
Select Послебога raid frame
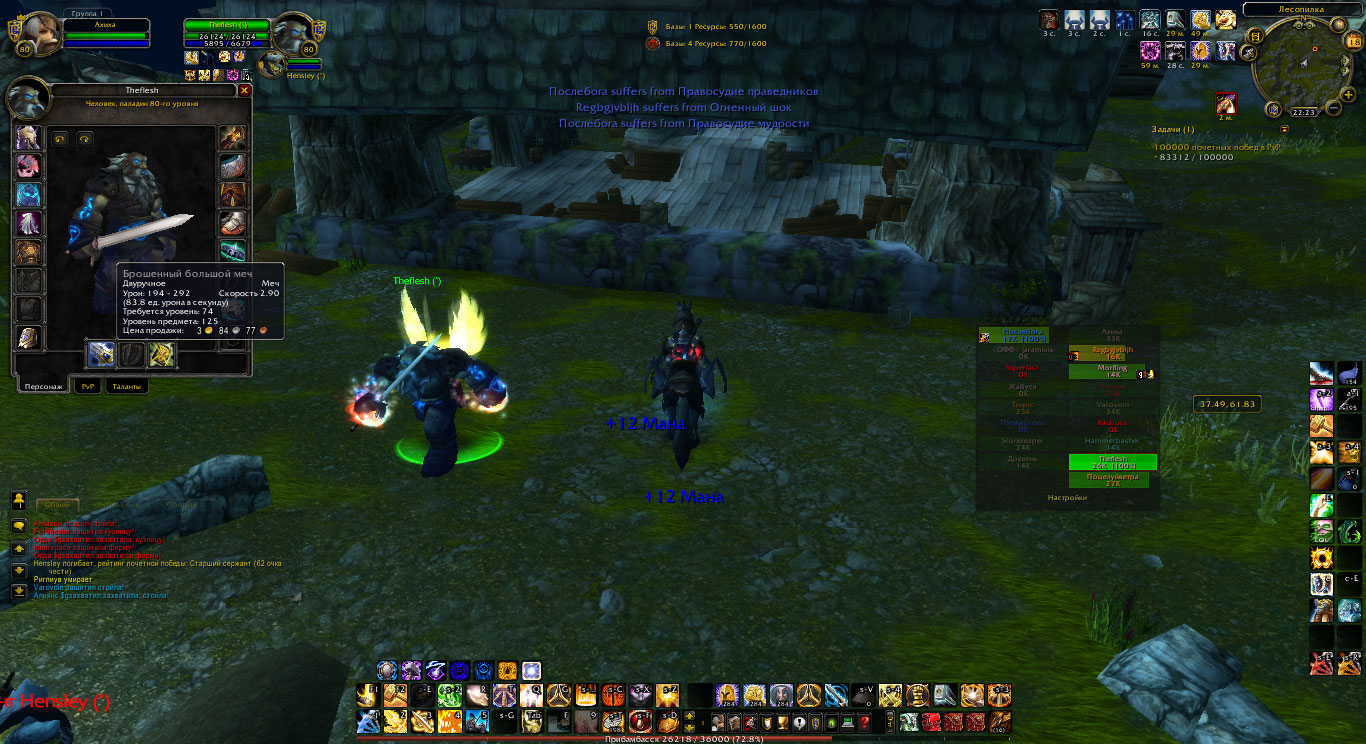tap(1022, 336)
